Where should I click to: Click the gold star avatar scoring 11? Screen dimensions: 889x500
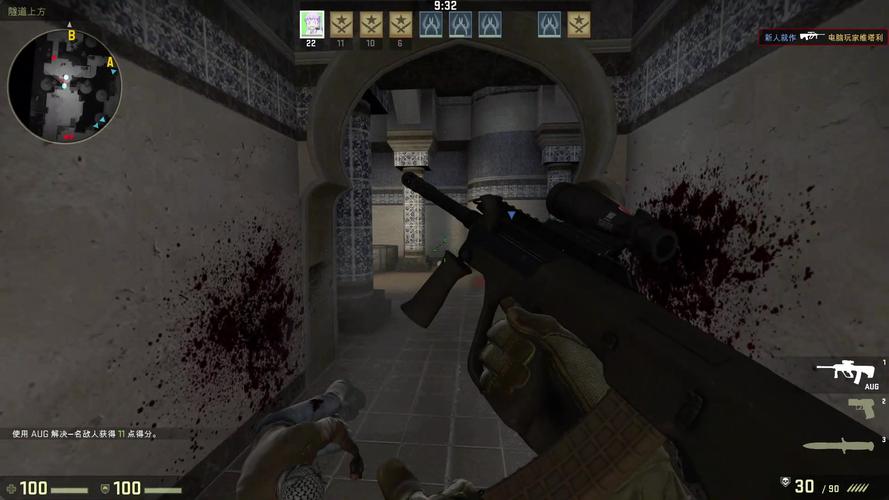(x=342, y=24)
